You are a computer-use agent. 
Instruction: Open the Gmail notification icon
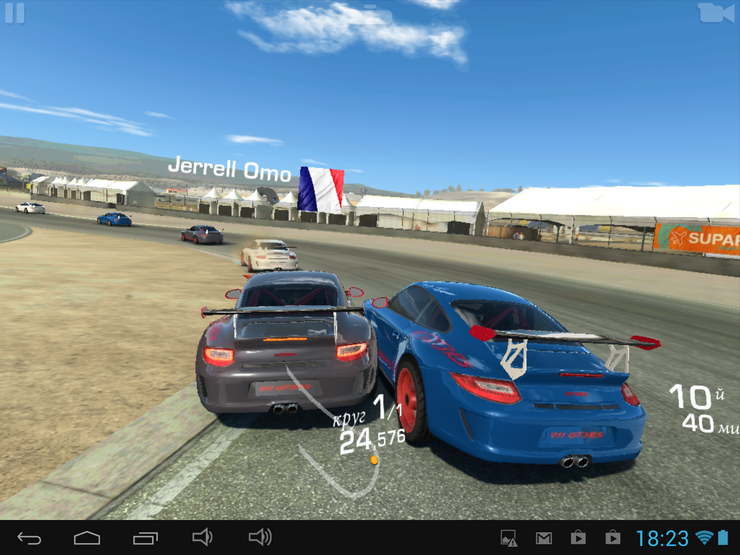[543, 539]
